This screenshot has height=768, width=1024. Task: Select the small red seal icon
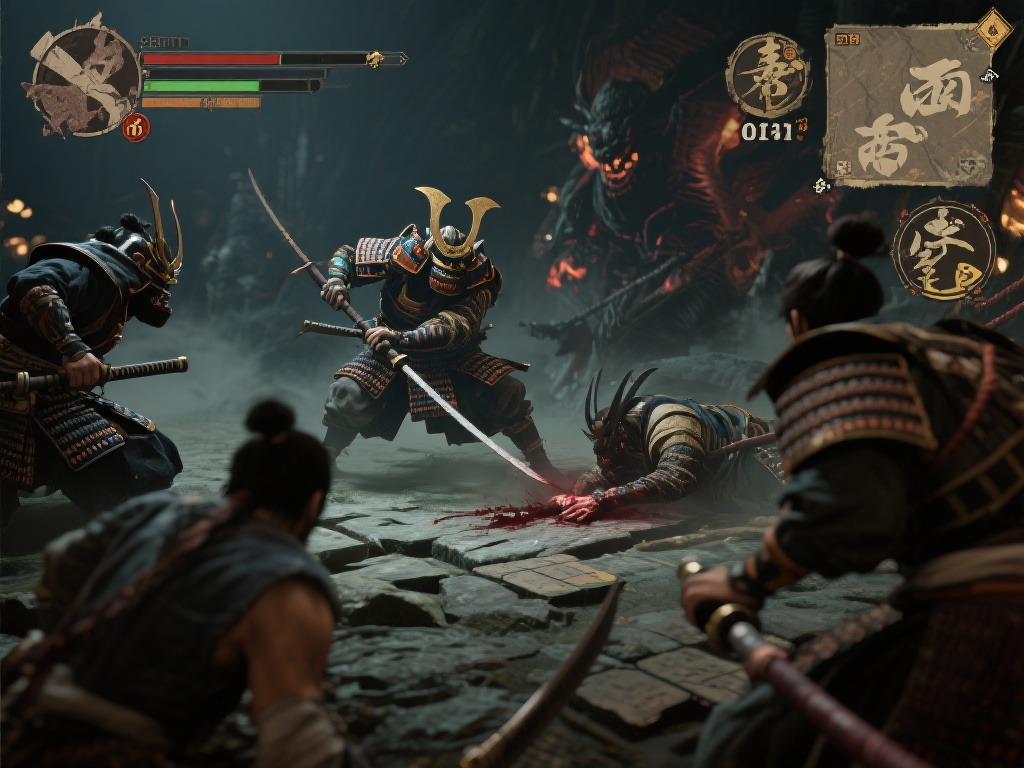tap(136, 127)
